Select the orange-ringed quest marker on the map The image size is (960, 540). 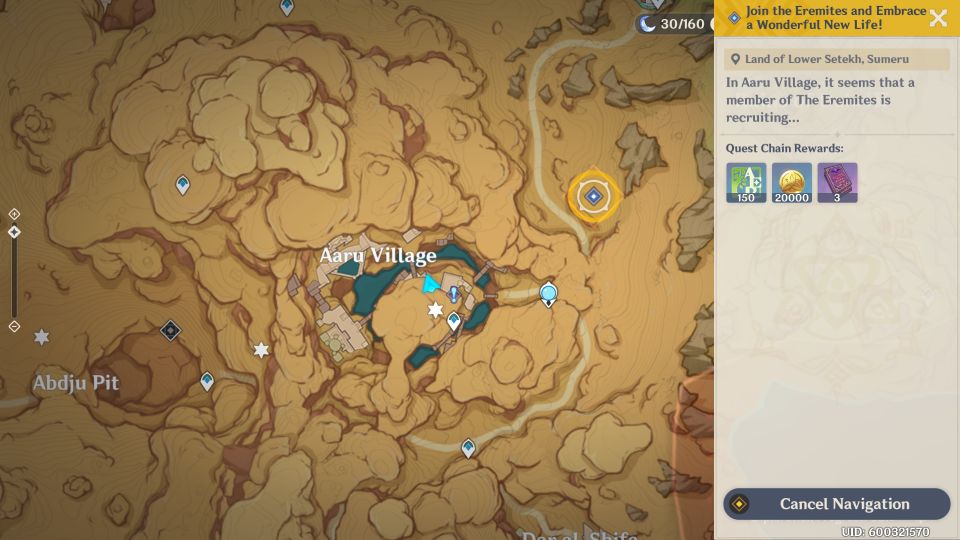click(594, 197)
